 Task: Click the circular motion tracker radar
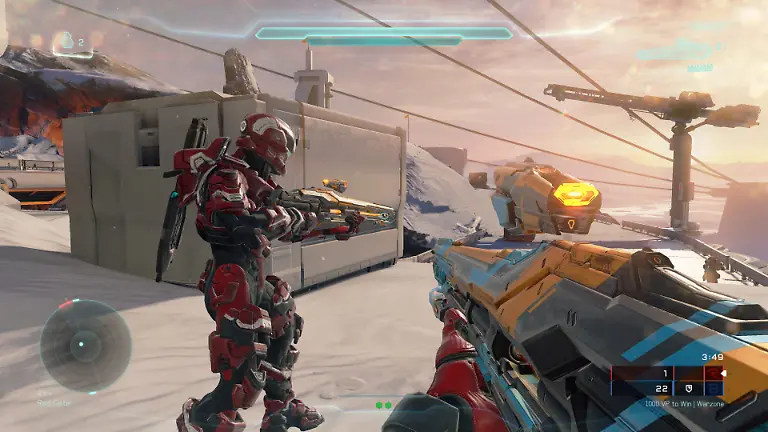85,346
